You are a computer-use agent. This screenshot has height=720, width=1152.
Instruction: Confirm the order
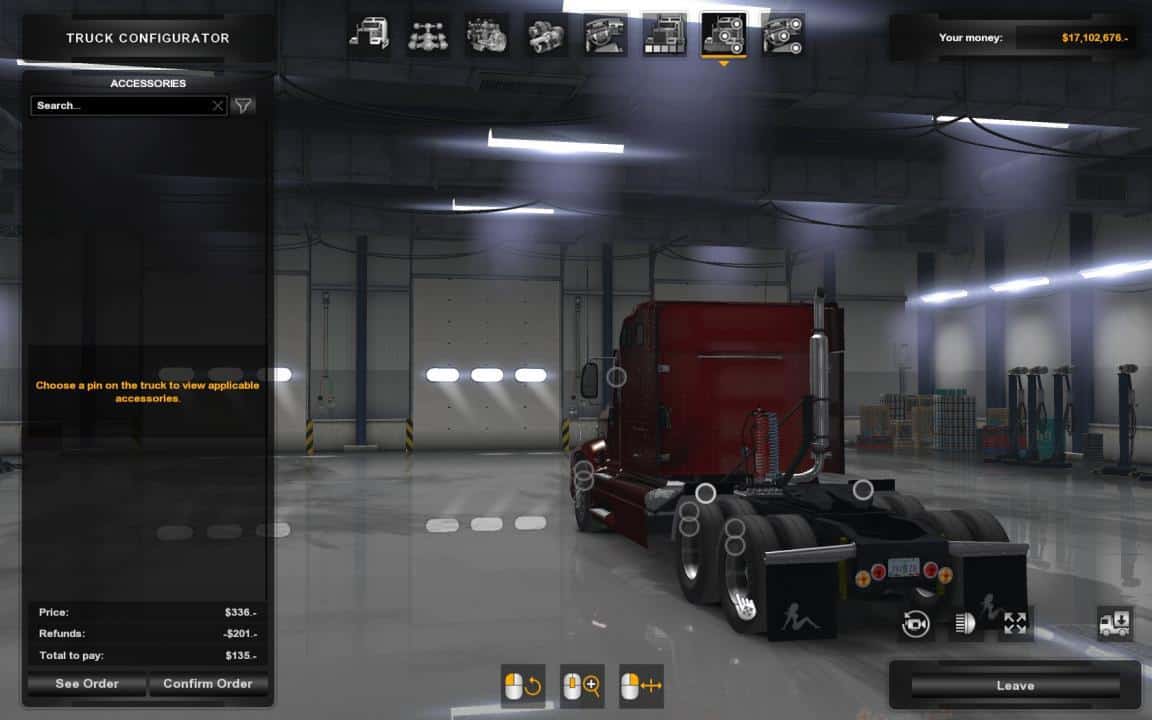pos(207,684)
